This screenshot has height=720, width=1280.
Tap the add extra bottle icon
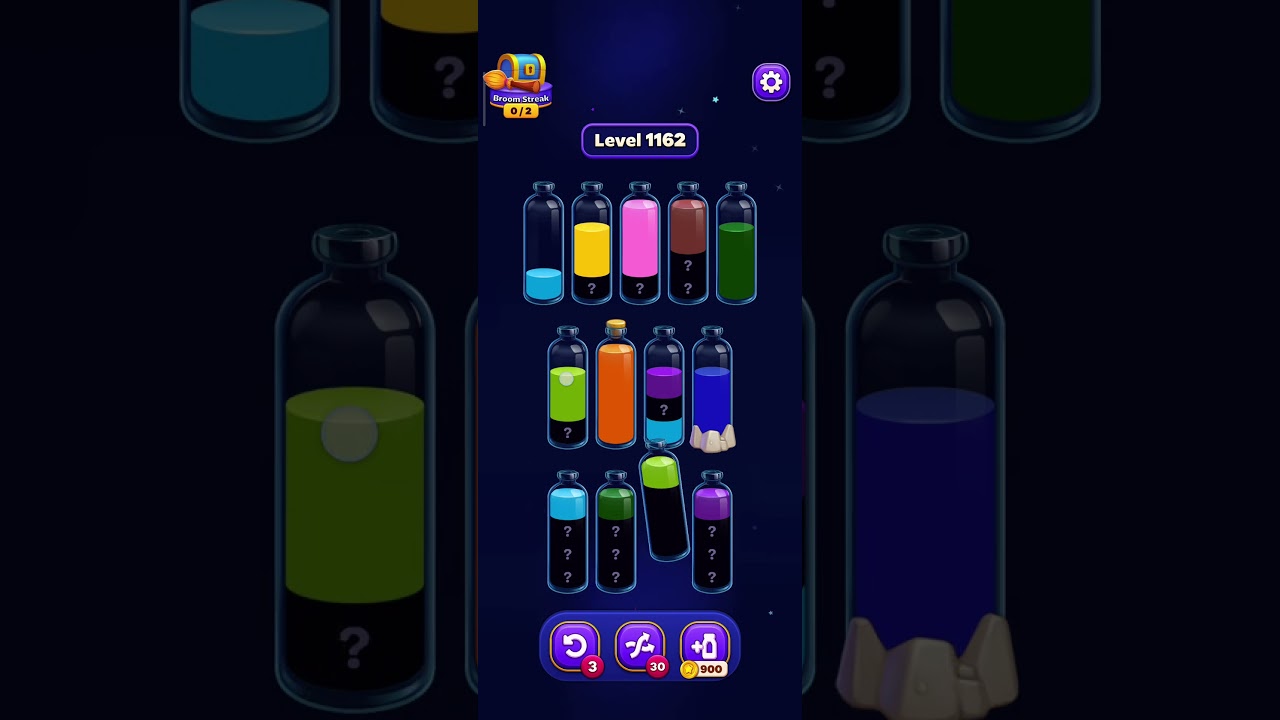pyautogui.click(x=703, y=645)
